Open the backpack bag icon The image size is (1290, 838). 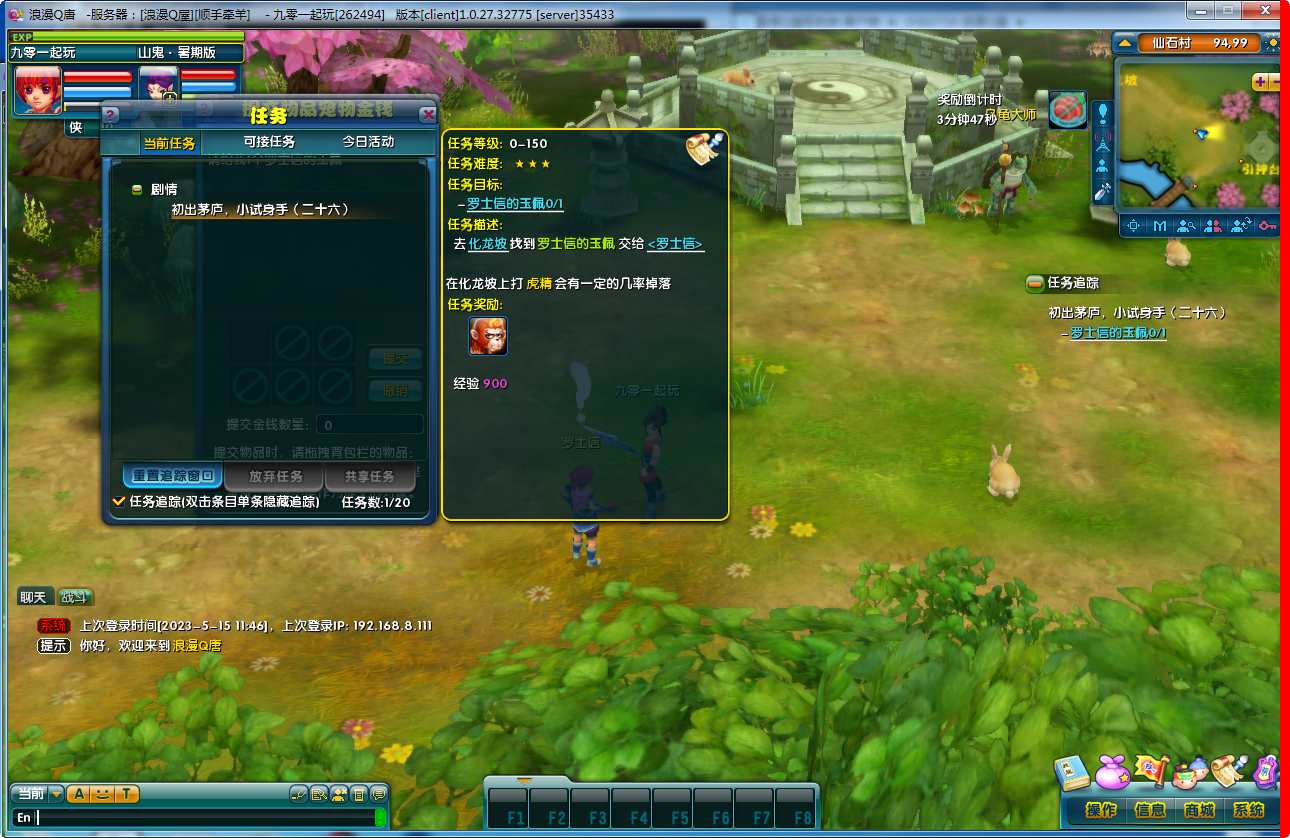pos(1111,771)
